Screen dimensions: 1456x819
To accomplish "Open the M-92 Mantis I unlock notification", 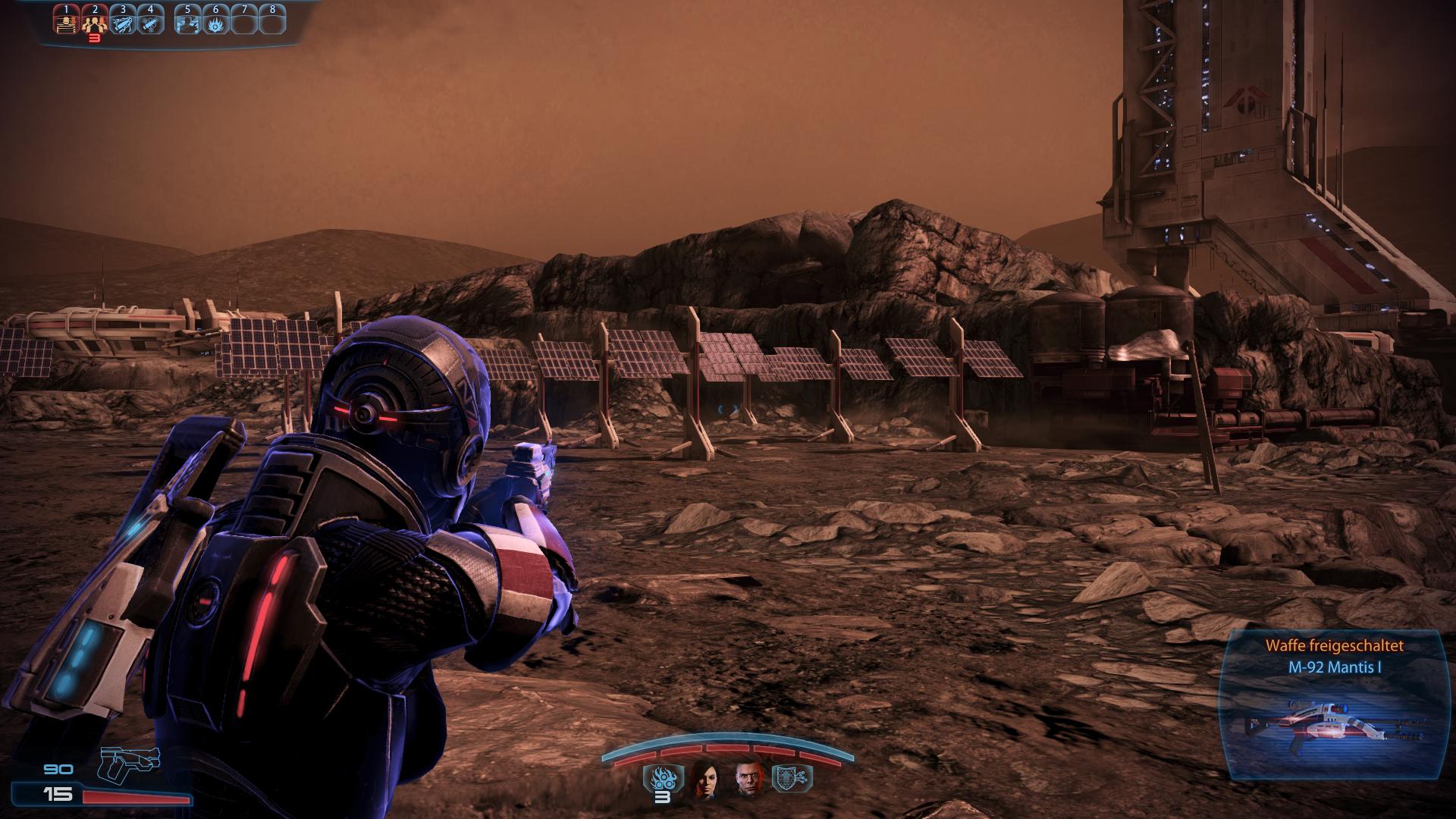I will tap(1334, 705).
